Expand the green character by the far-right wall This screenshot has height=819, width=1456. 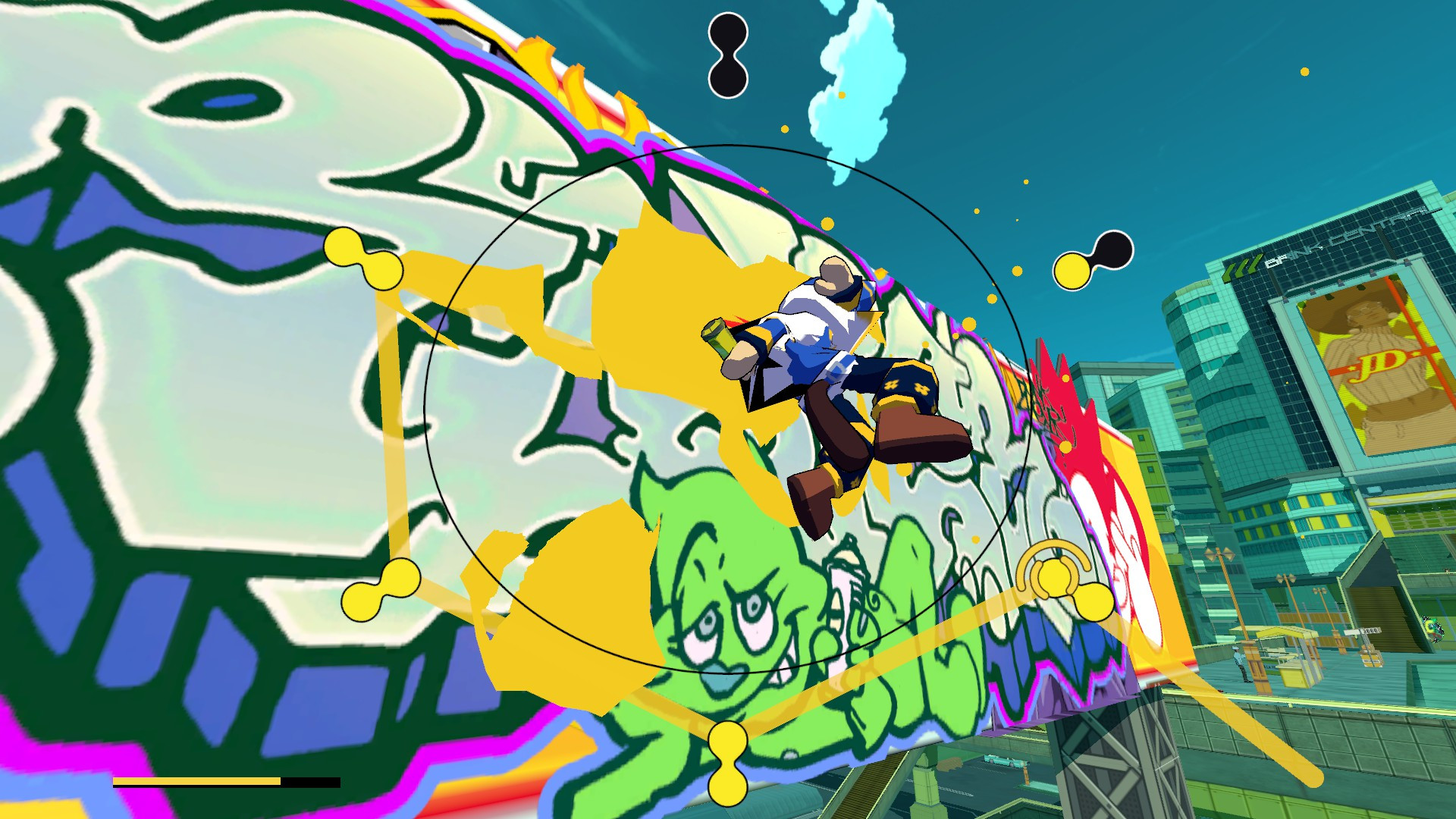coord(1432,627)
